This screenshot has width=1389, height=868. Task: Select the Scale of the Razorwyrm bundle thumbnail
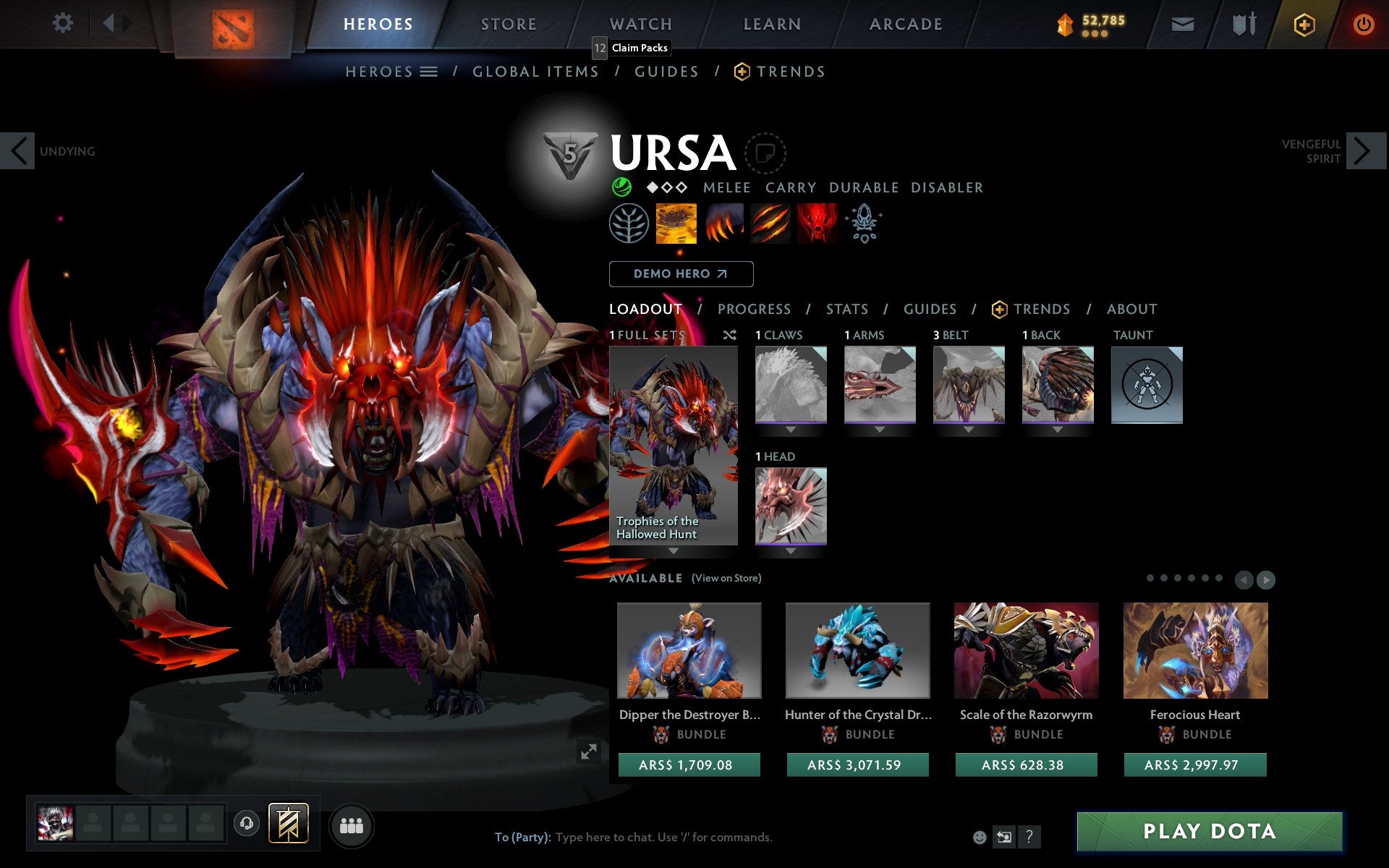[x=1026, y=650]
